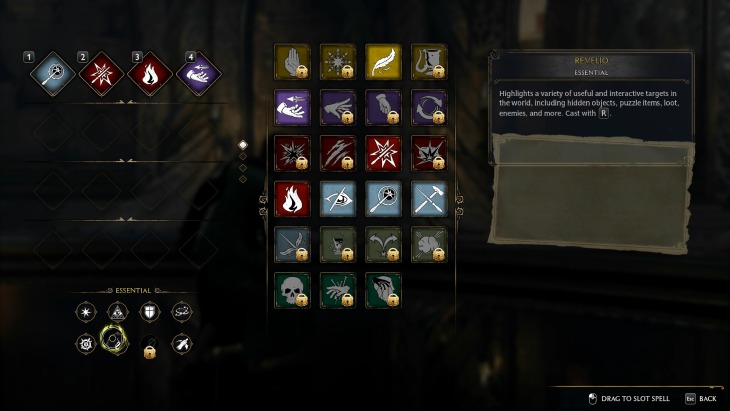Select the highlighted Revelio essential spell
The width and height of the screenshot is (730, 411).
(117, 345)
